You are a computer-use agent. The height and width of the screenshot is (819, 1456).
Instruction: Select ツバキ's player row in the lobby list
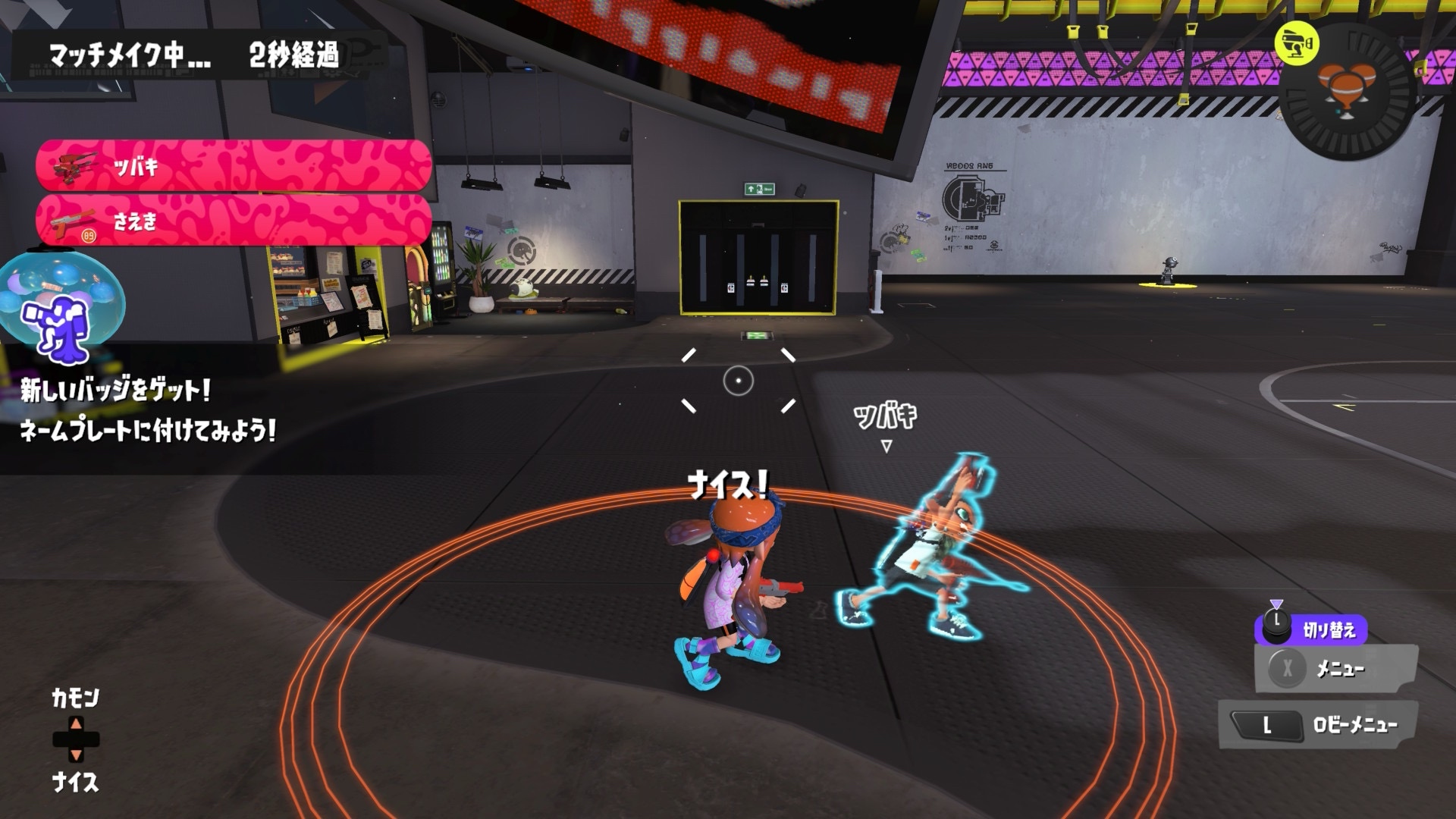click(x=234, y=165)
